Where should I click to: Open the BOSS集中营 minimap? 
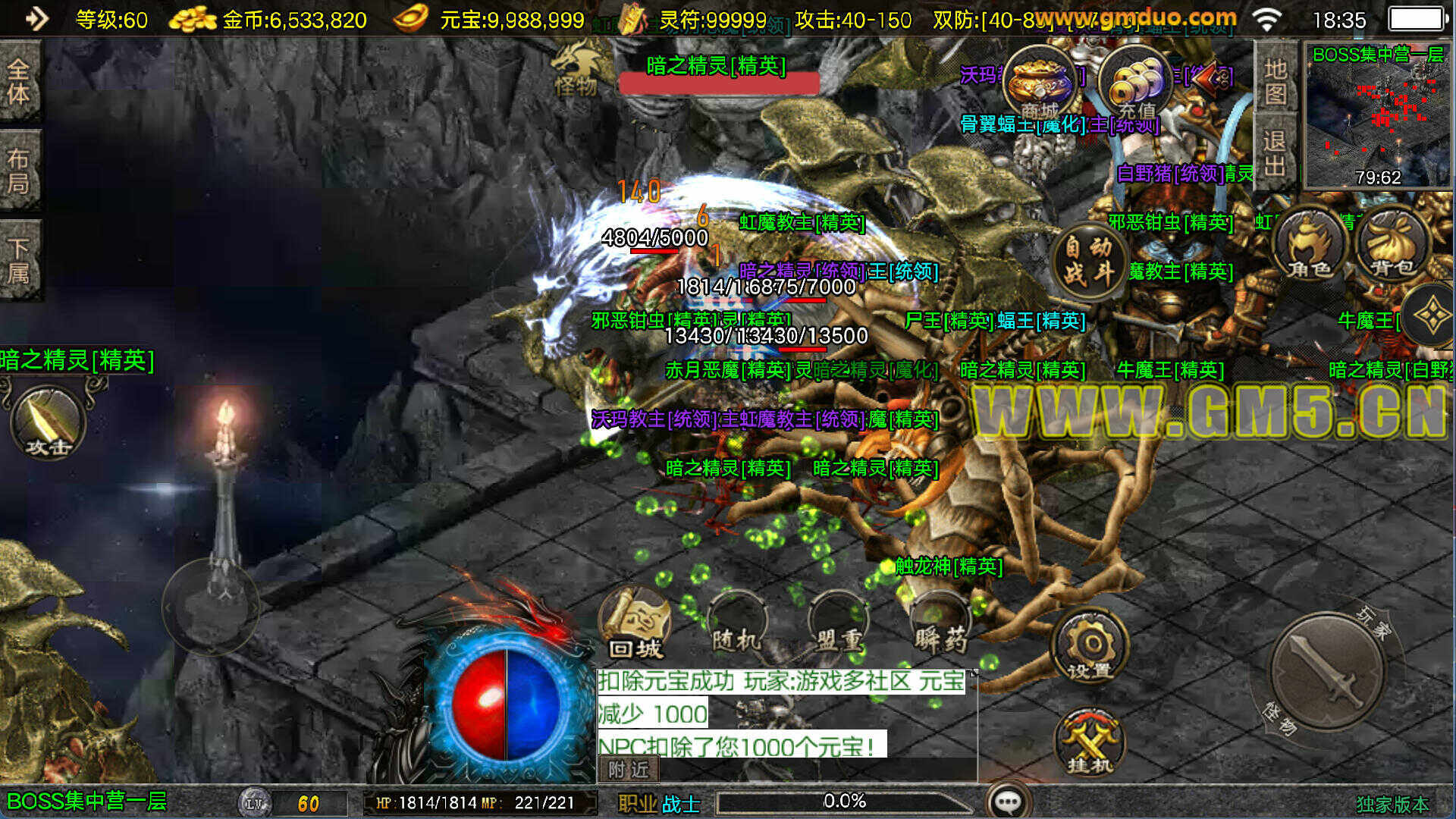(1377, 115)
